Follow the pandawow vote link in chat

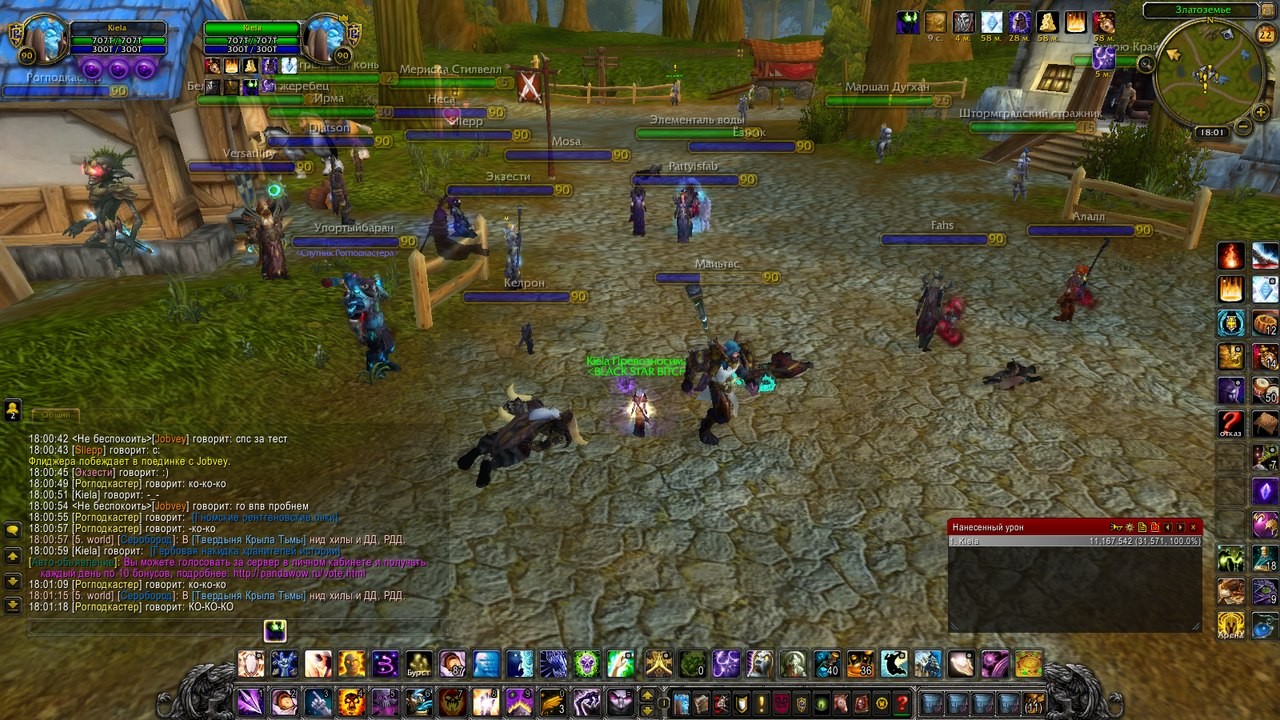pos(302,573)
